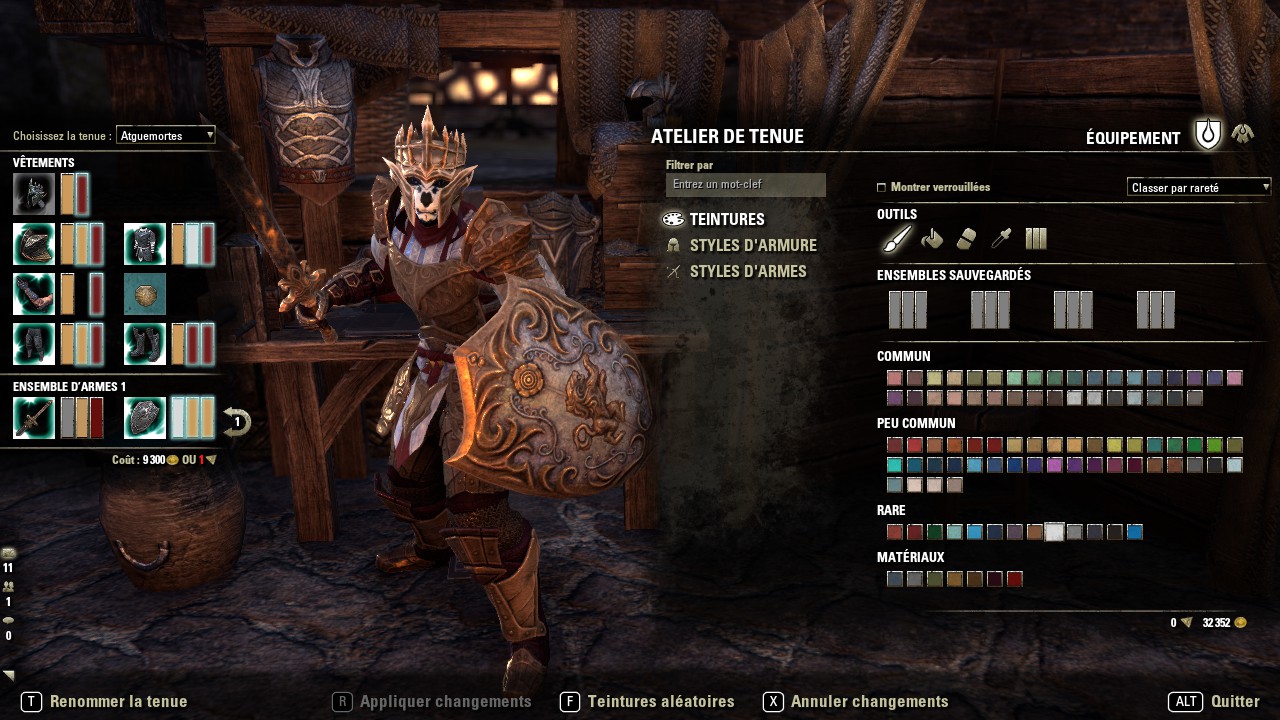Open the Teintures category
1280x720 pixels.
click(726, 220)
